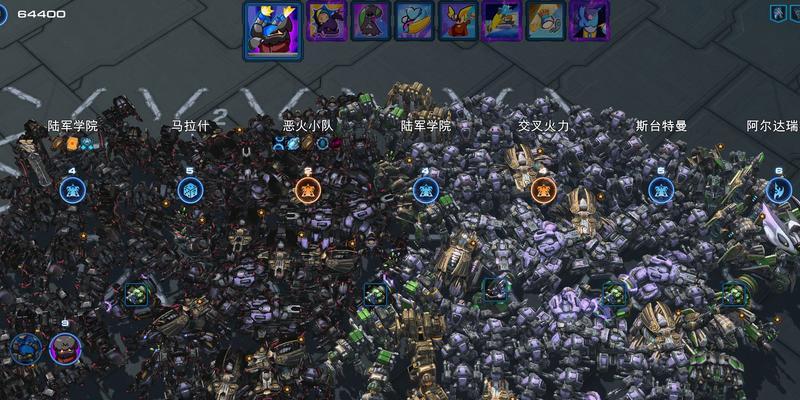Choose the 恶火小队 army label

click(x=307, y=127)
